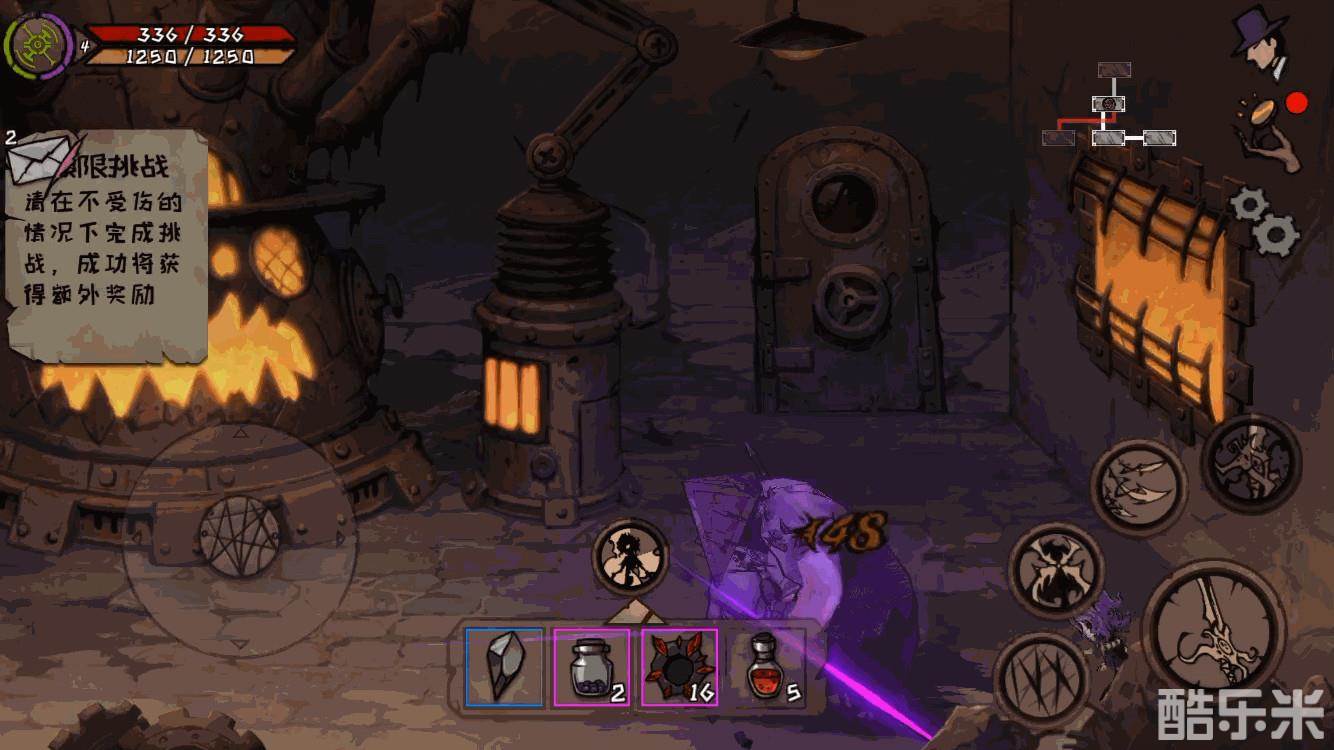Open the character emblem in corner

[x=37, y=44]
